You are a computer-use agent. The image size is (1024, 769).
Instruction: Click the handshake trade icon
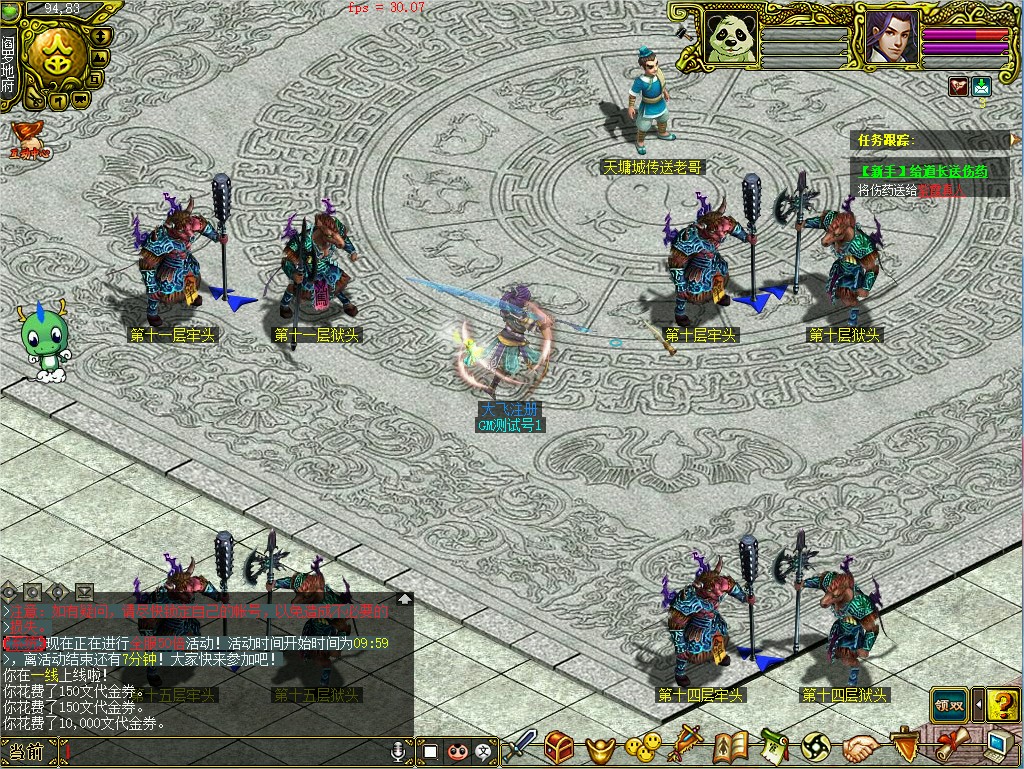pyautogui.click(x=859, y=746)
